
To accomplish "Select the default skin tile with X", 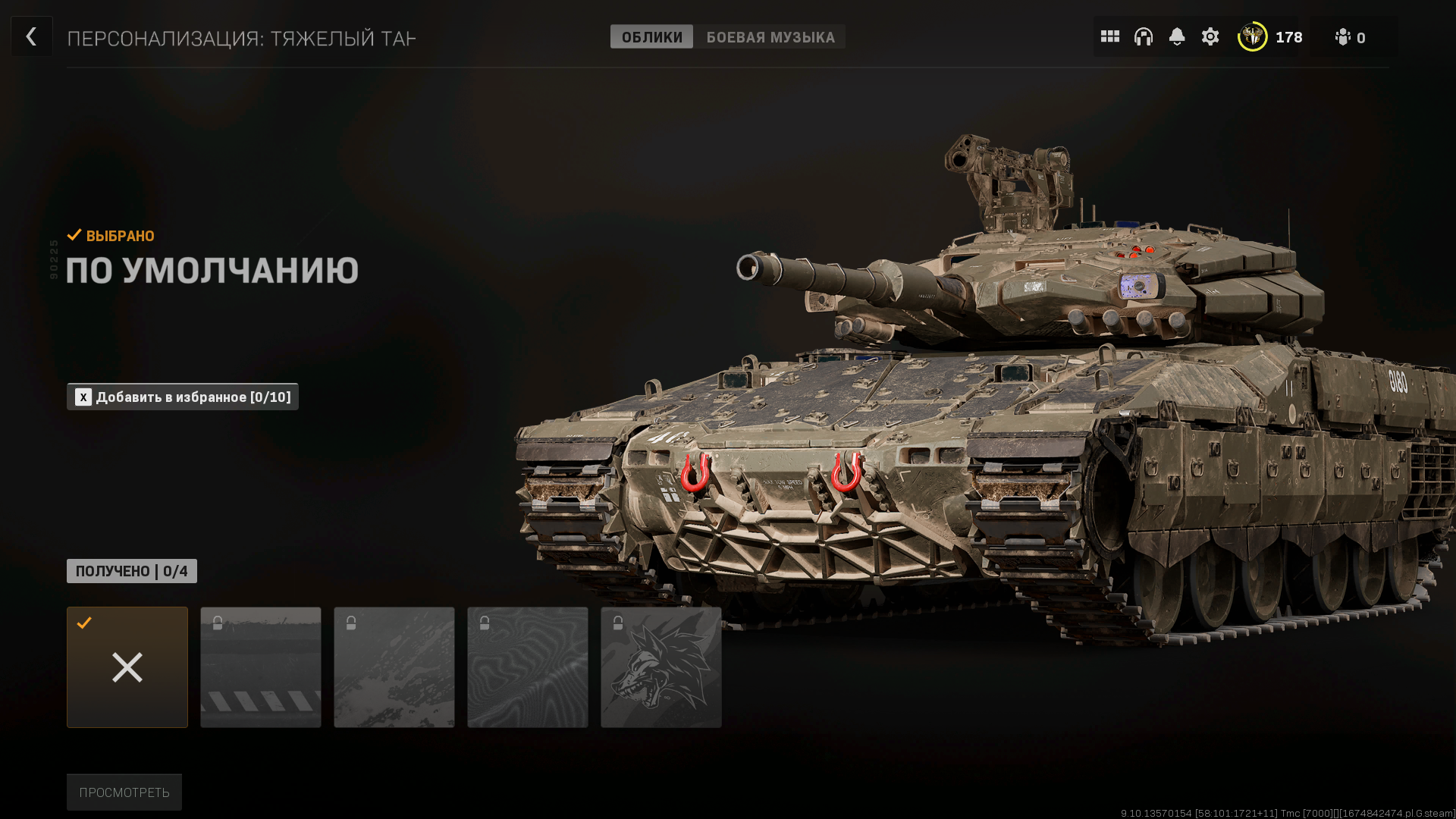I will click(x=127, y=667).
